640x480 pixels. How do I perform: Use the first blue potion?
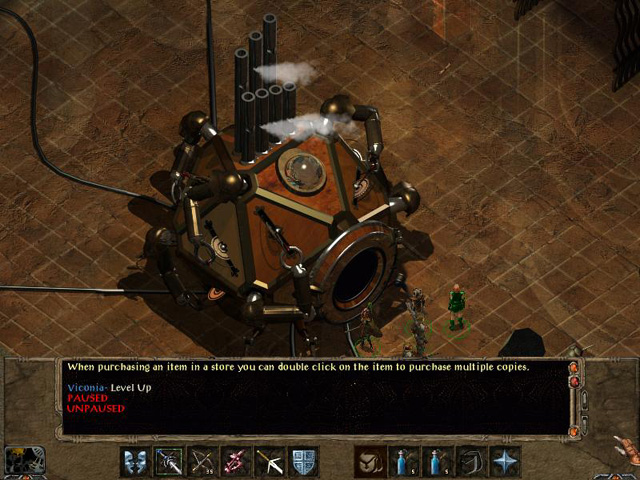[403, 461]
